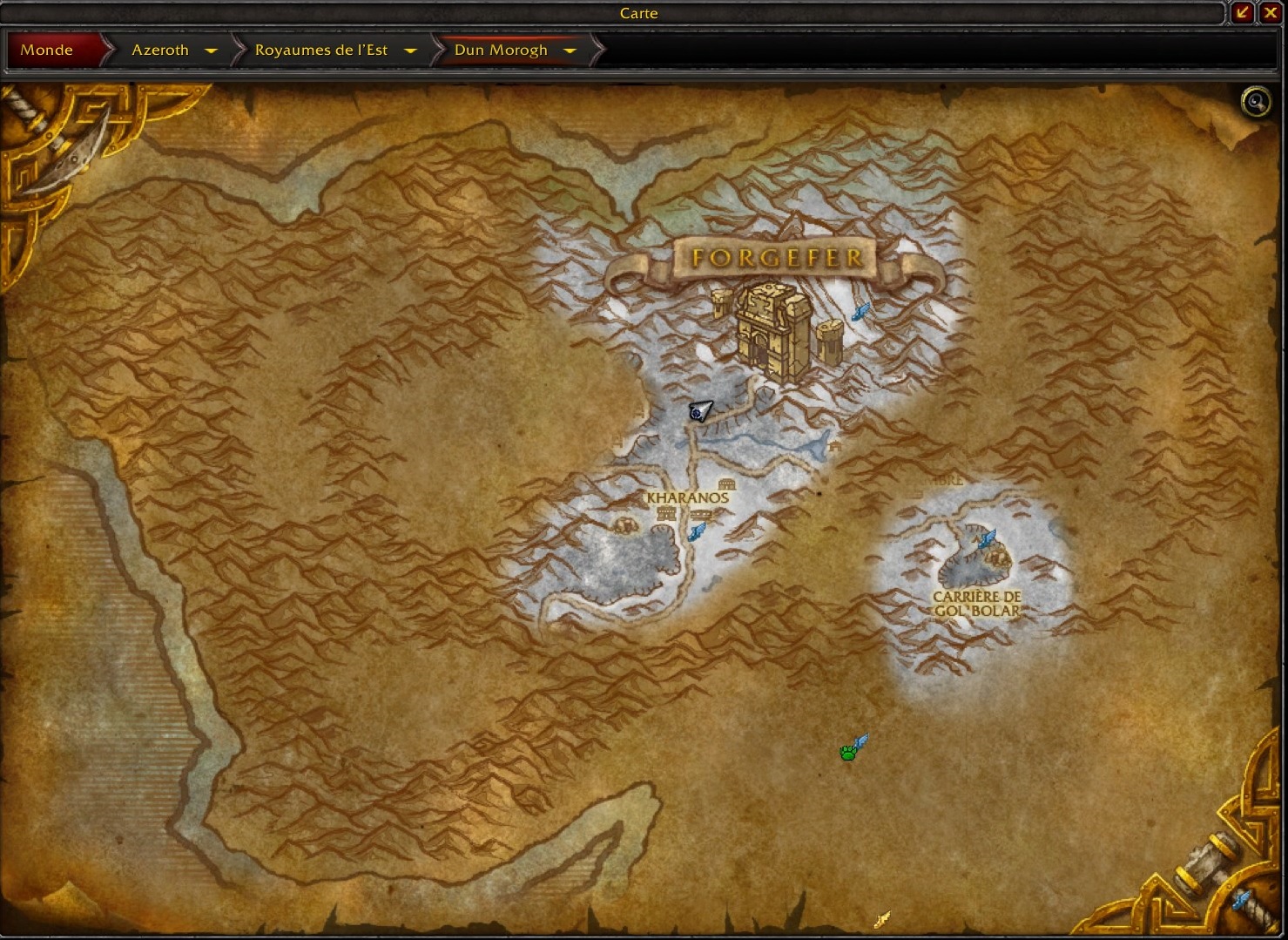The height and width of the screenshot is (940, 1288).
Task: Open the zoomed-out map with the magnifier icon
Action: click(x=1254, y=101)
